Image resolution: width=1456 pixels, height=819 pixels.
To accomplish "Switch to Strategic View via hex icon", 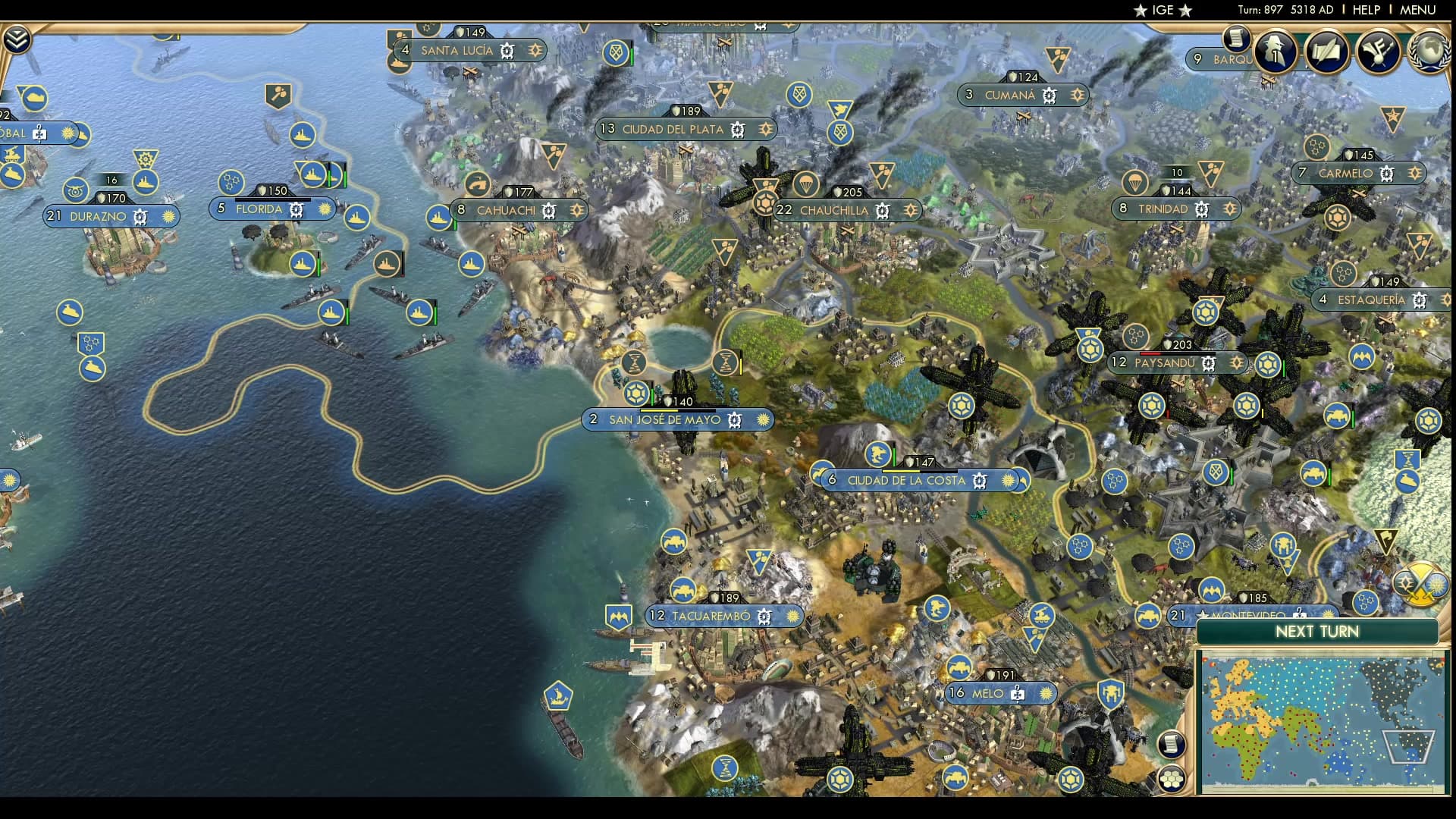I will pyautogui.click(x=1172, y=779).
